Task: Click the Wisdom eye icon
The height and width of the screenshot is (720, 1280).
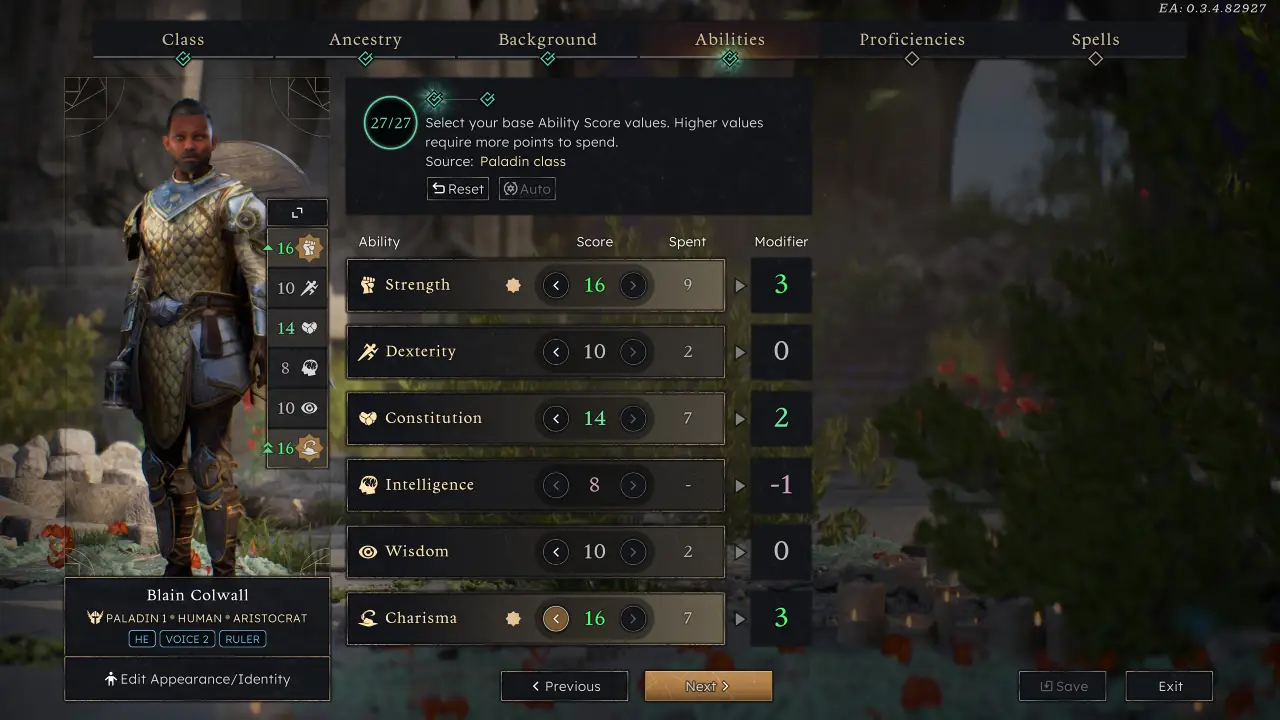Action: click(x=368, y=551)
